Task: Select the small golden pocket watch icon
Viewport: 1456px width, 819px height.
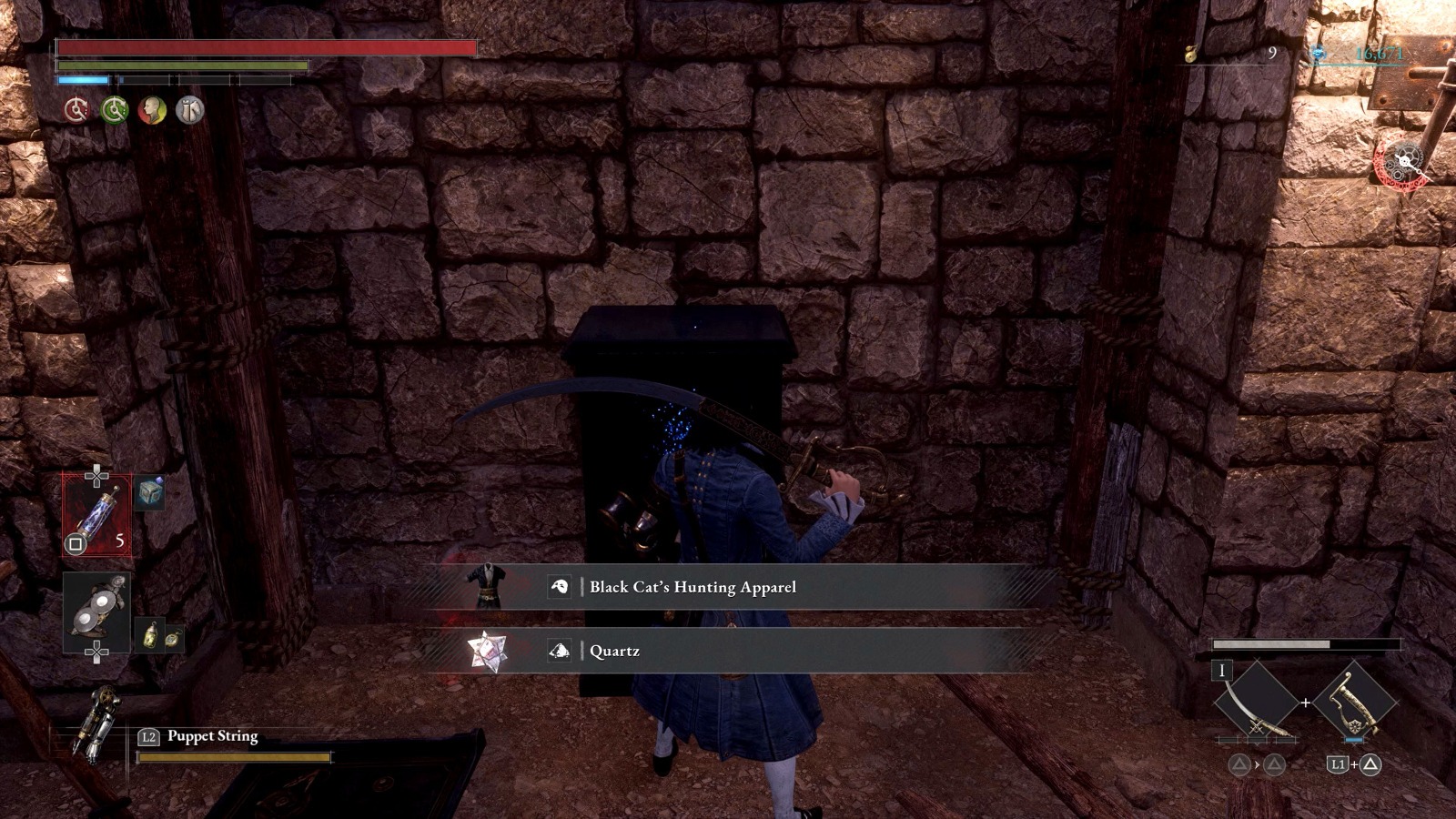Action: pos(172,639)
